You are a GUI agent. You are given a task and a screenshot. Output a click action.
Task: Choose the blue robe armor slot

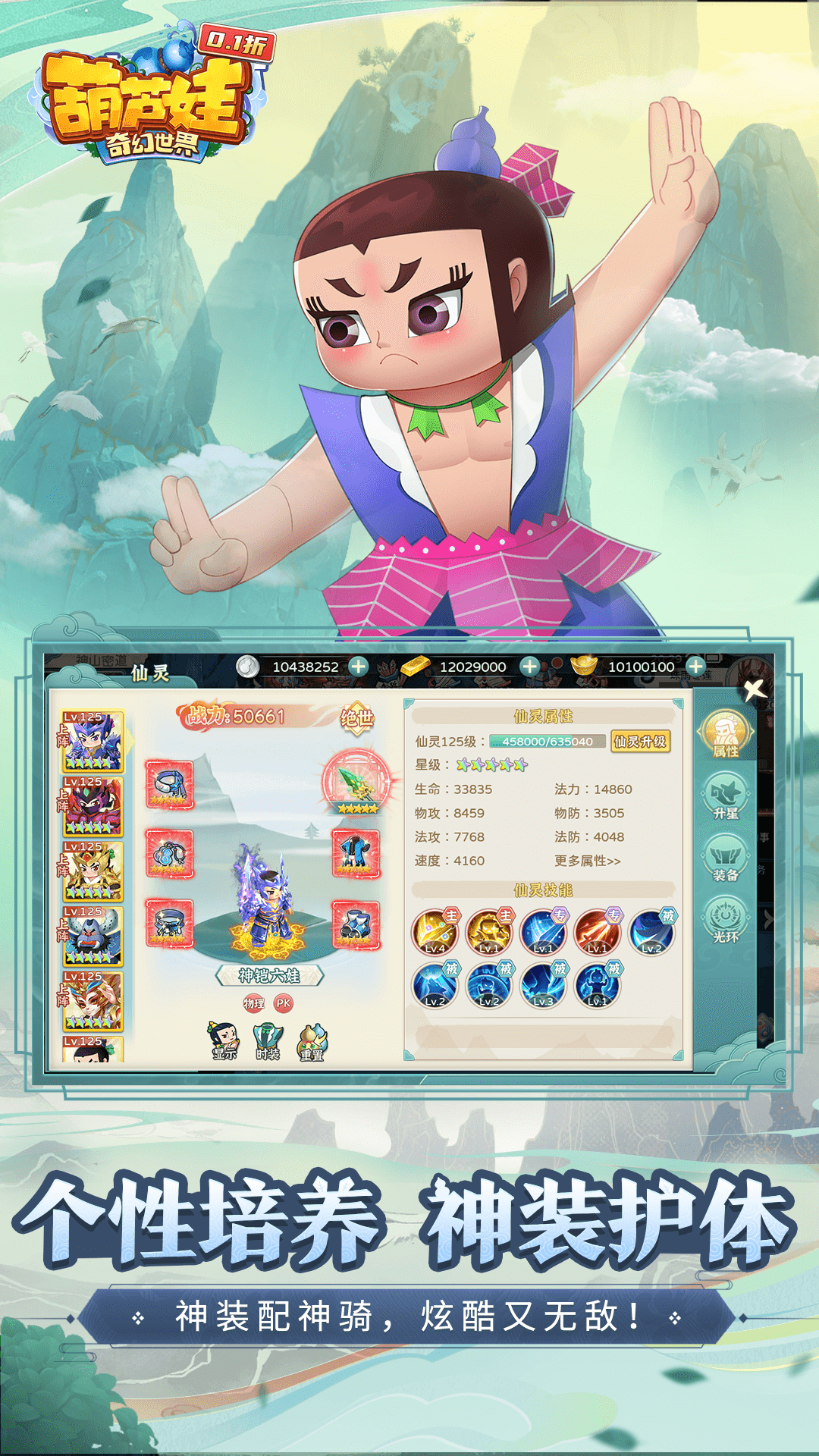[356, 853]
